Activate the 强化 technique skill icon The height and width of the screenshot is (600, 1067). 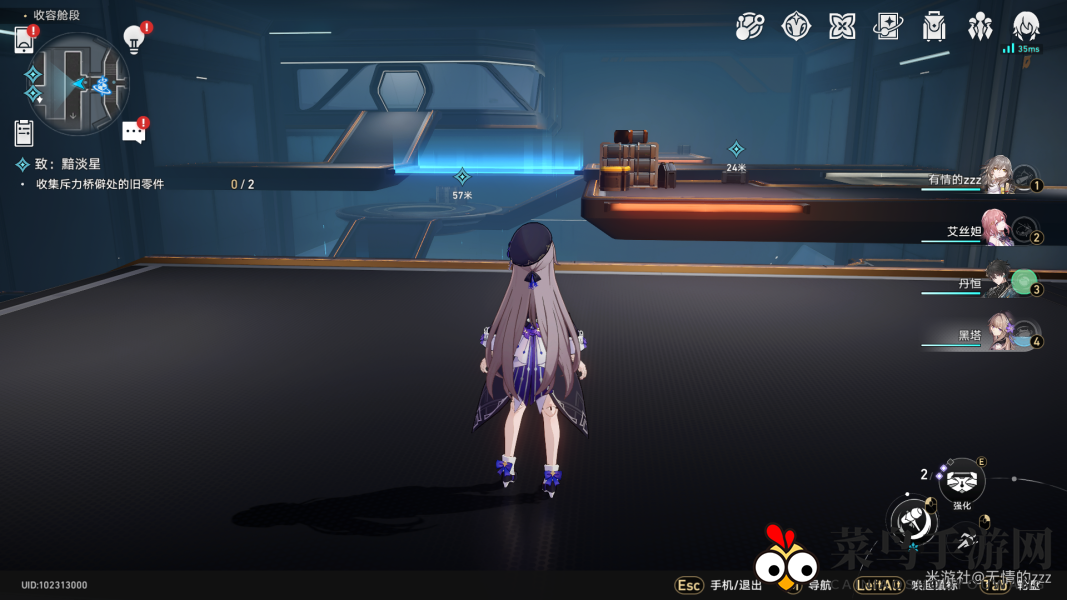[x=962, y=482]
